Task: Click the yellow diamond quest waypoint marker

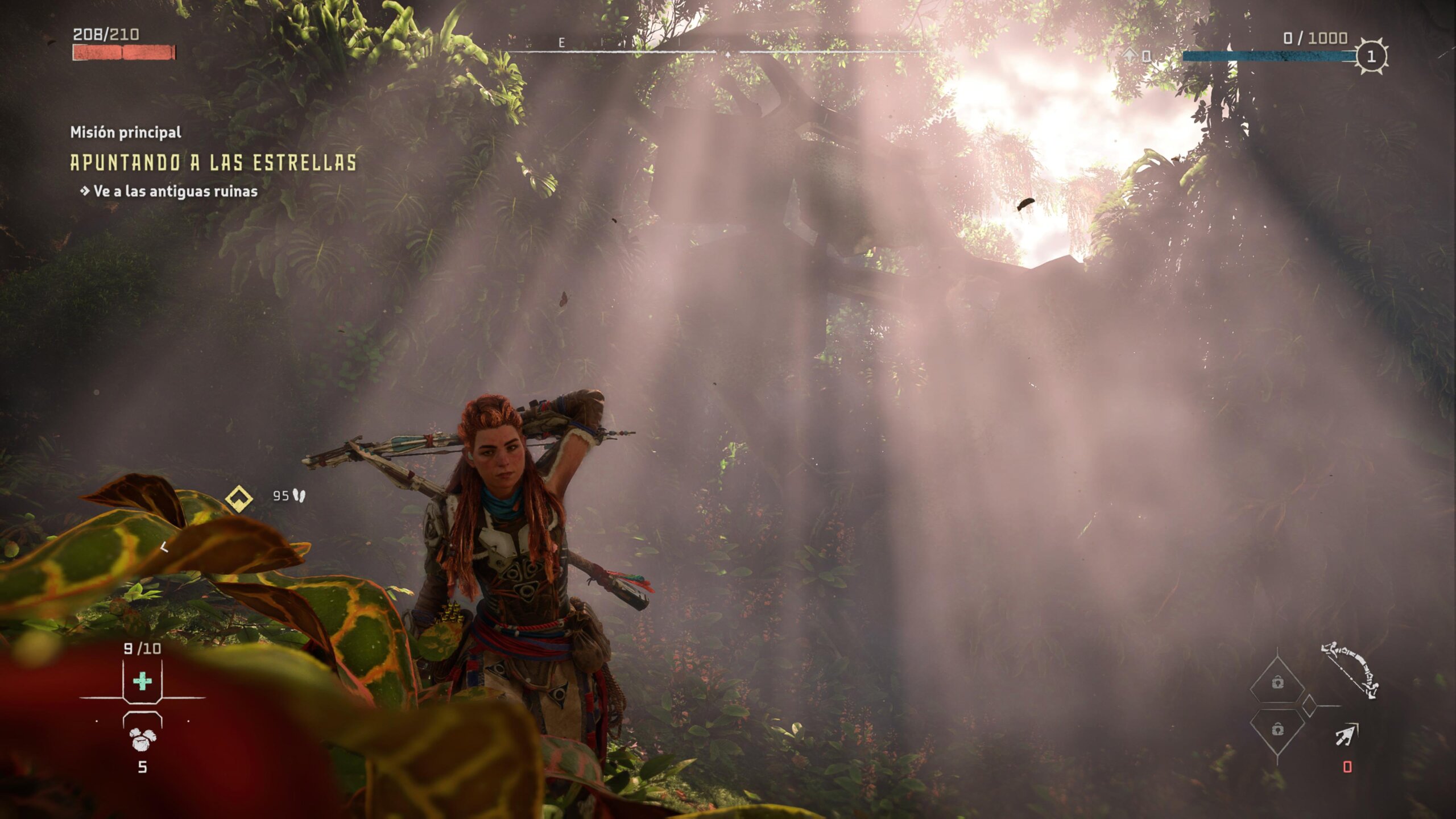Action: pos(239,499)
